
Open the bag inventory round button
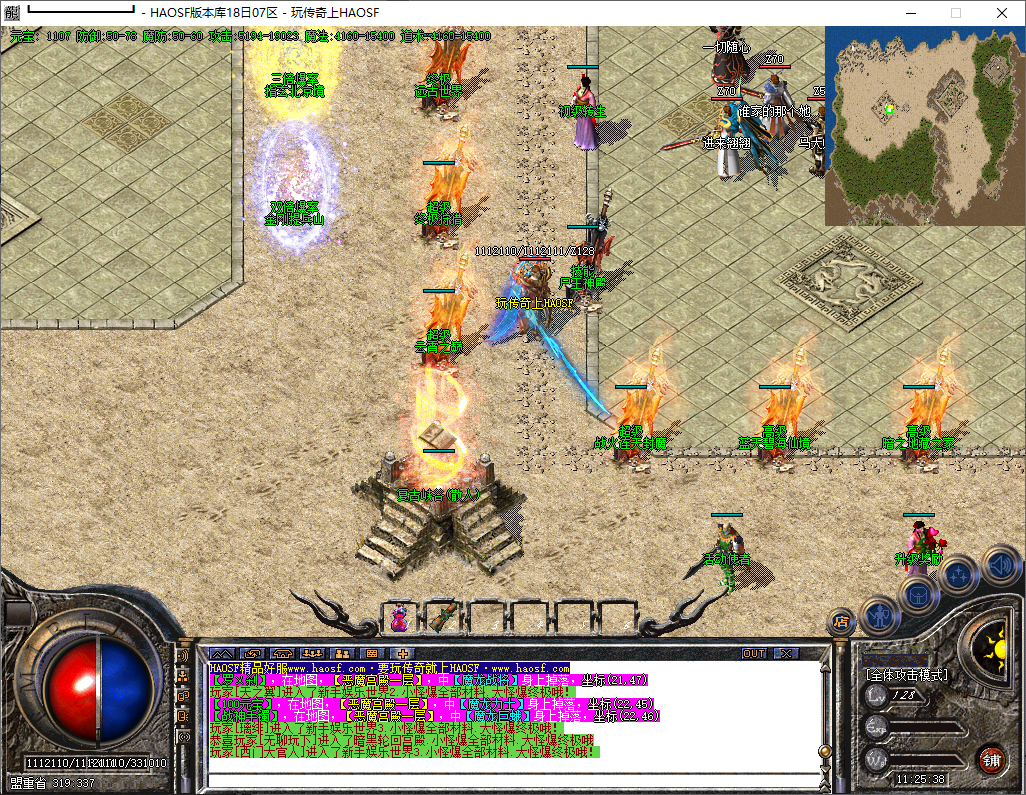tap(918, 594)
